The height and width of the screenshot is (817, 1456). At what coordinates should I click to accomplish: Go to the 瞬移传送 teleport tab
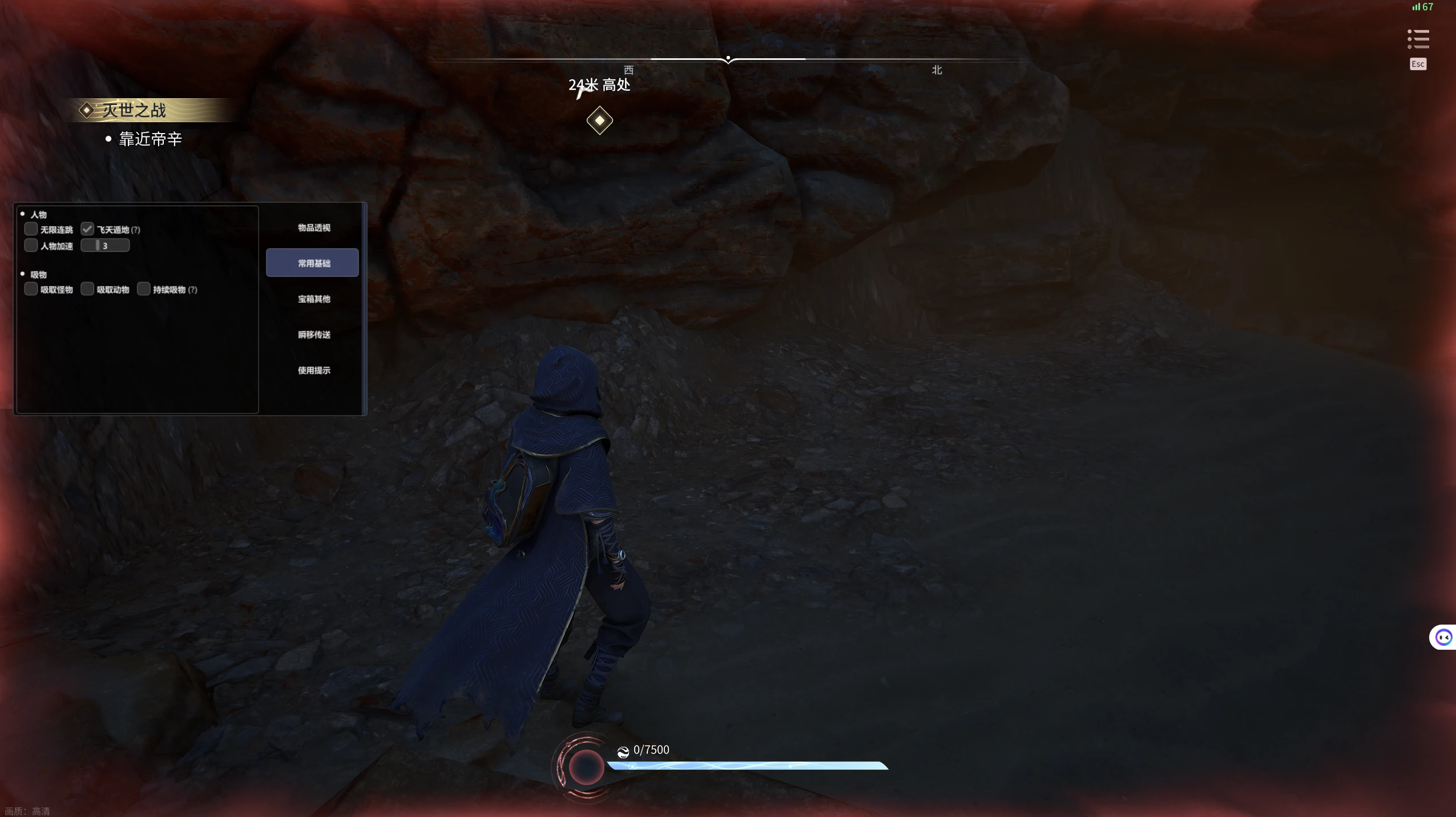(313, 335)
